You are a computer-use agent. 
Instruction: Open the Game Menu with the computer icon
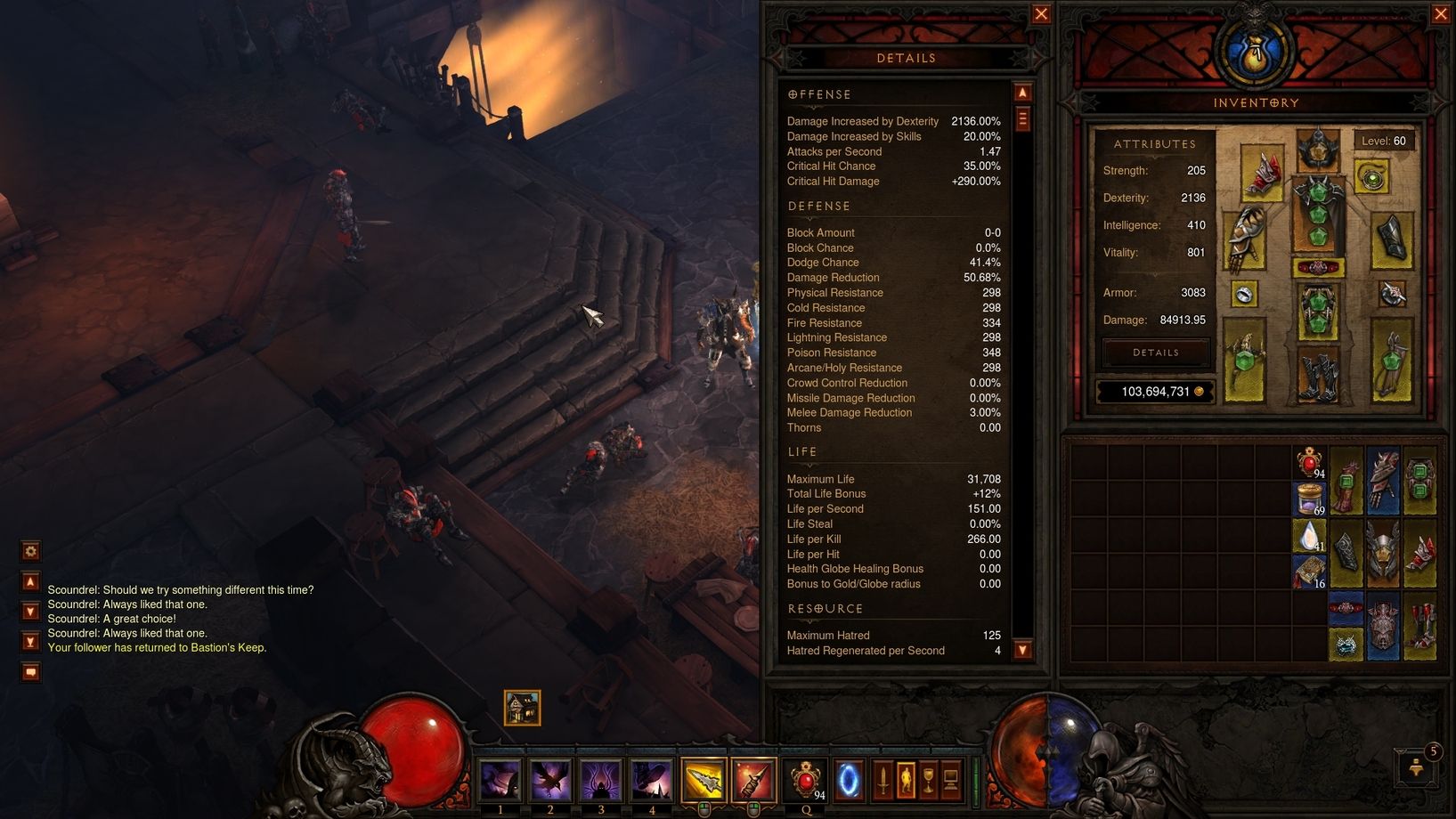(950, 781)
